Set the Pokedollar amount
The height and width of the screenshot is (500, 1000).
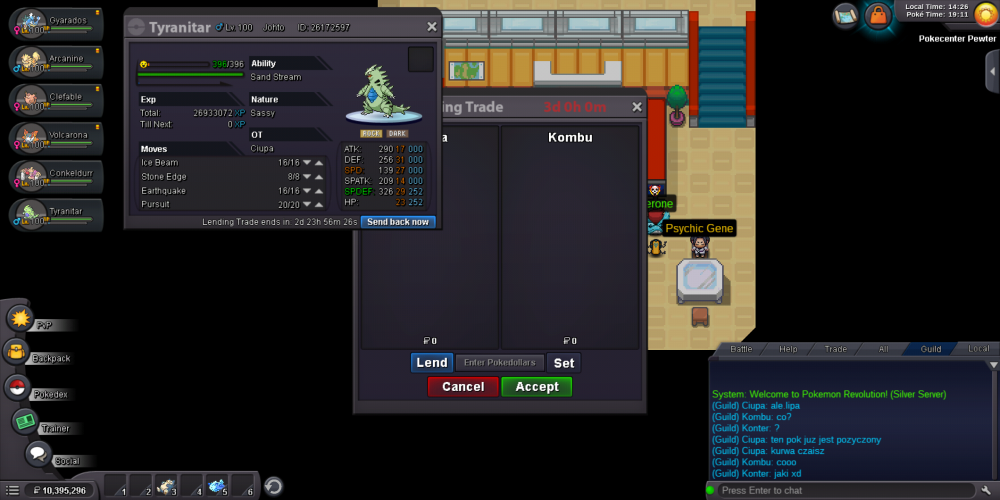564,363
